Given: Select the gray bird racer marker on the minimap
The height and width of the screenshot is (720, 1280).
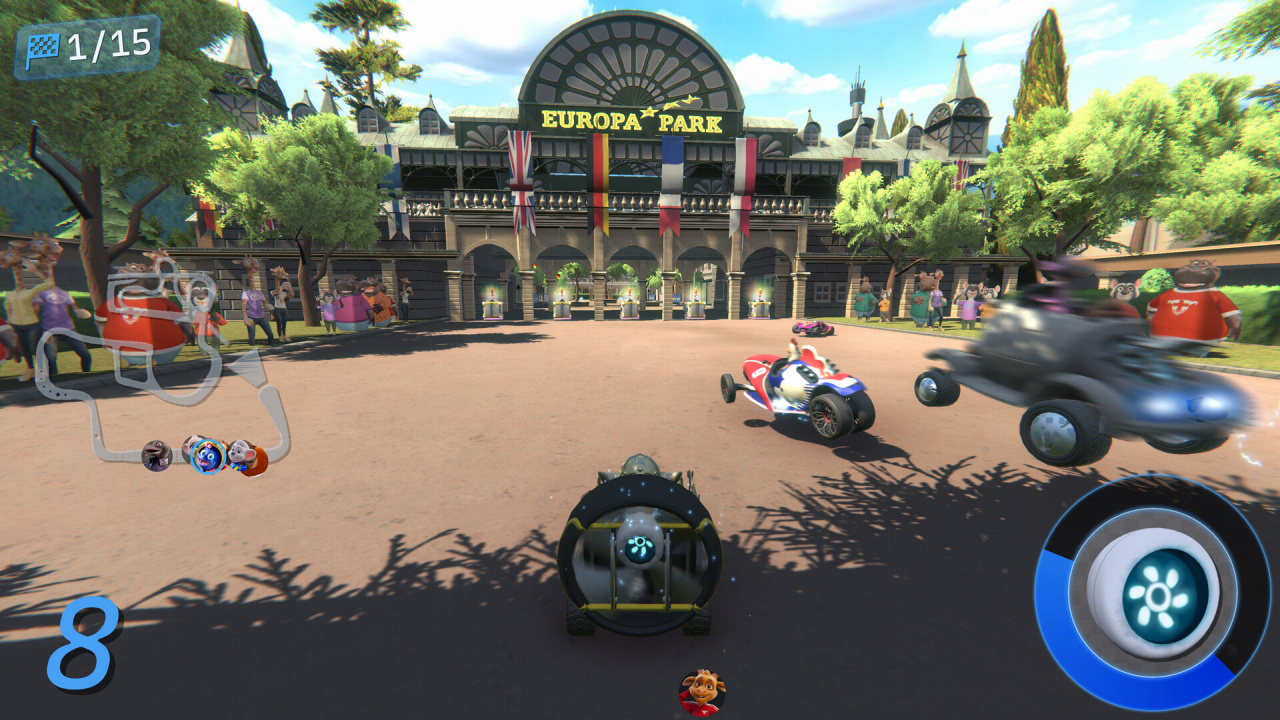Looking at the screenshot, I should pos(156,455).
